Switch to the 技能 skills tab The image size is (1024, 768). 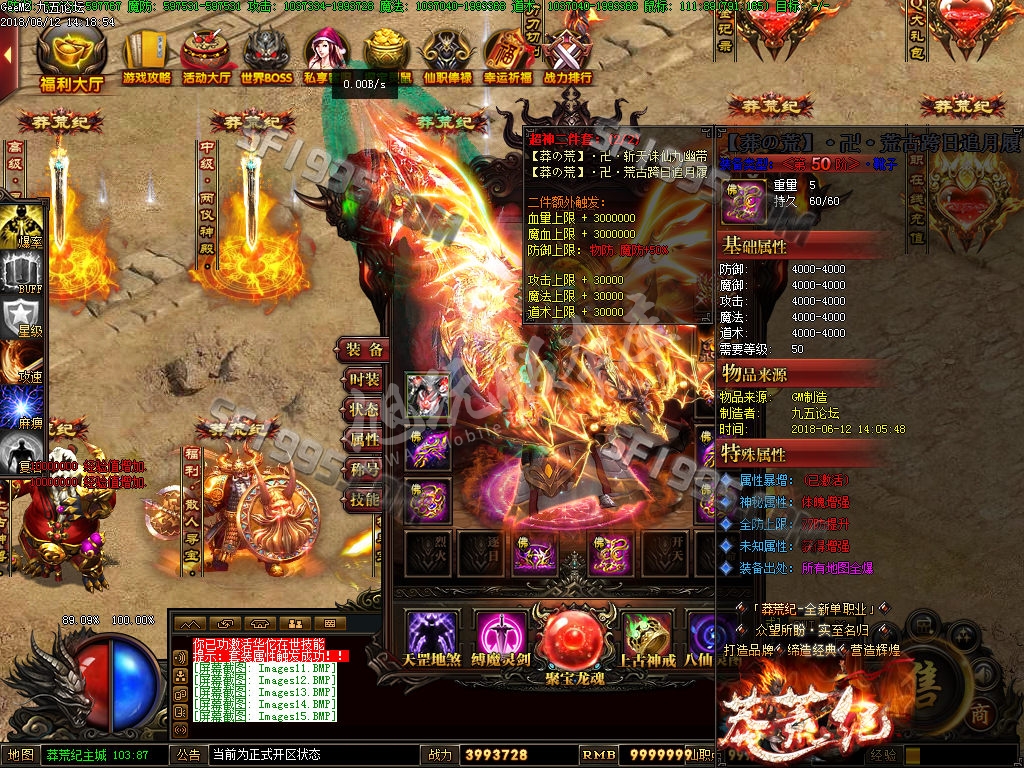tap(363, 499)
